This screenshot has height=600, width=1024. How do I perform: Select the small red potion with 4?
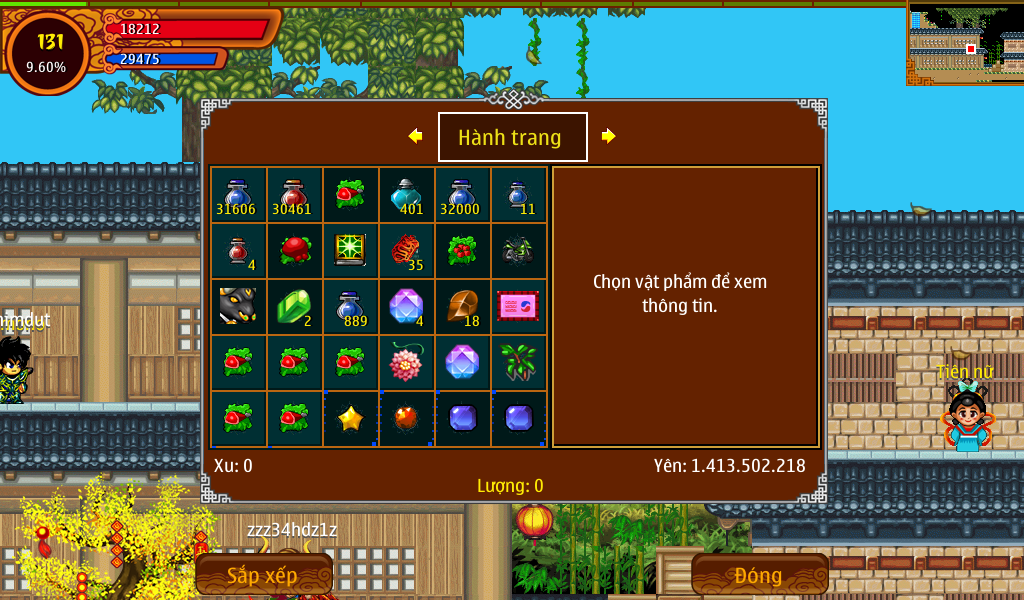pos(238,251)
